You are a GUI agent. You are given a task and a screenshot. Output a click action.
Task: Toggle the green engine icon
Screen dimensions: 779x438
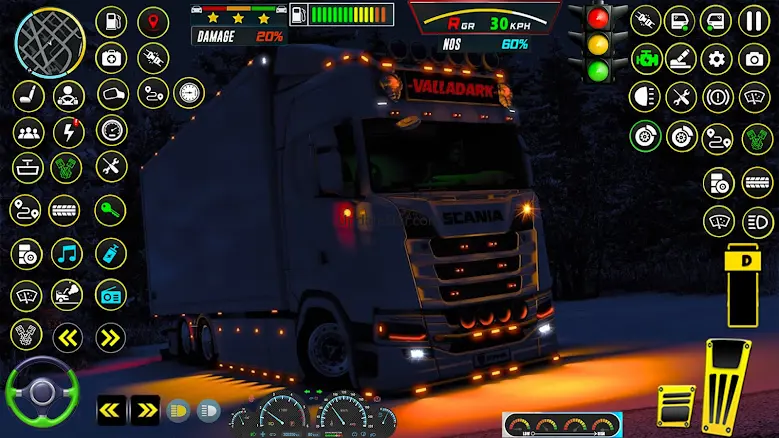point(646,58)
